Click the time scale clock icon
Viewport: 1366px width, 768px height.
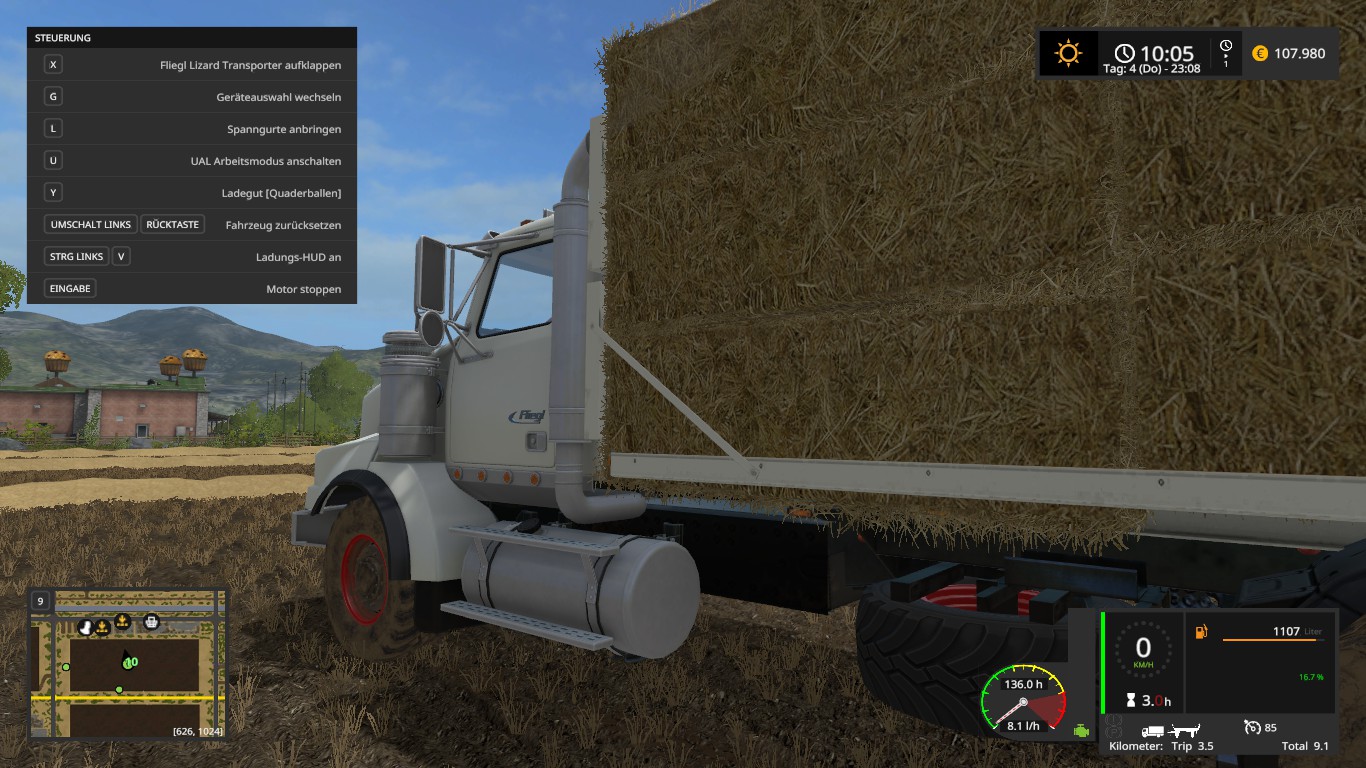(1226, 47)
